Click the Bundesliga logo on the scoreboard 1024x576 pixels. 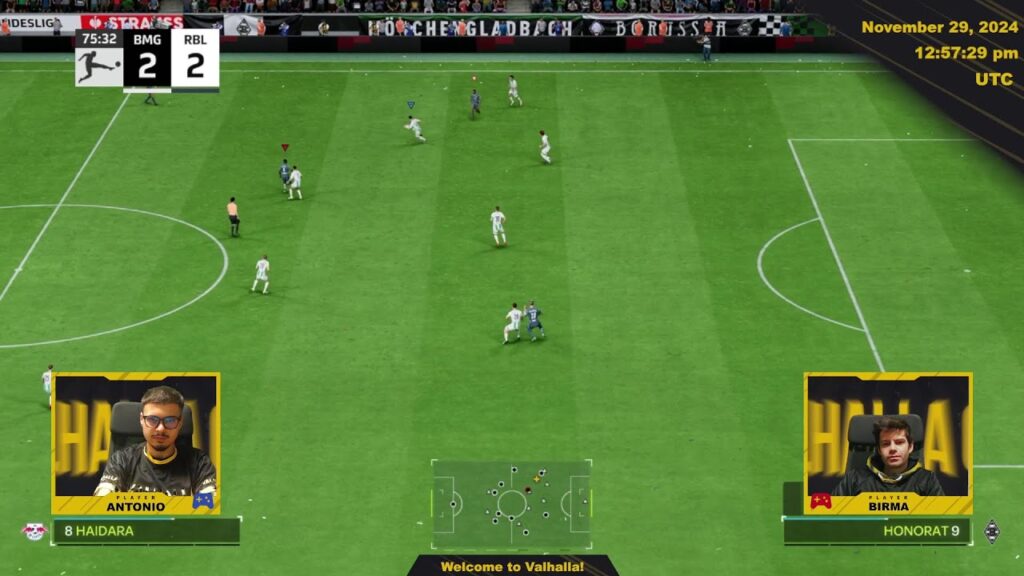98,63
